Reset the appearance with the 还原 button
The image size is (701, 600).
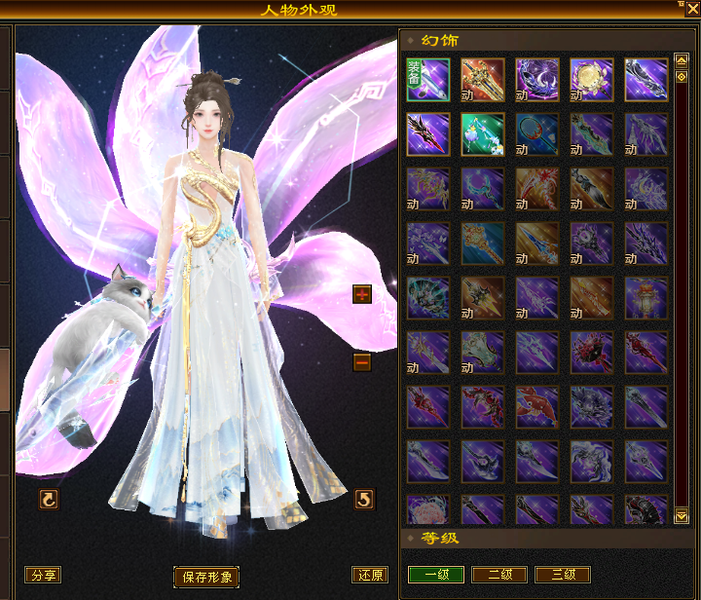click(x=369, y=575)
